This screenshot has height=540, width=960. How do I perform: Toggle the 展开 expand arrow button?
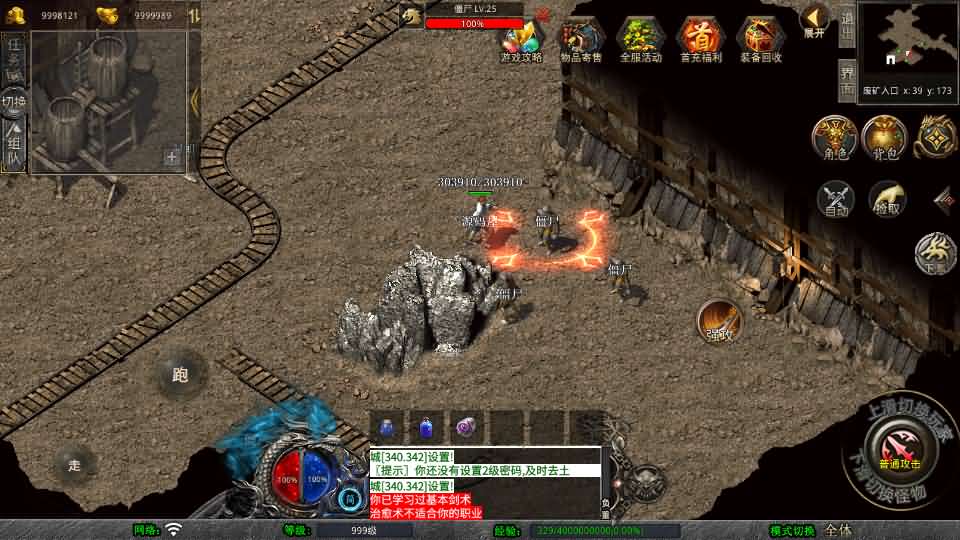tap(815, 20)
